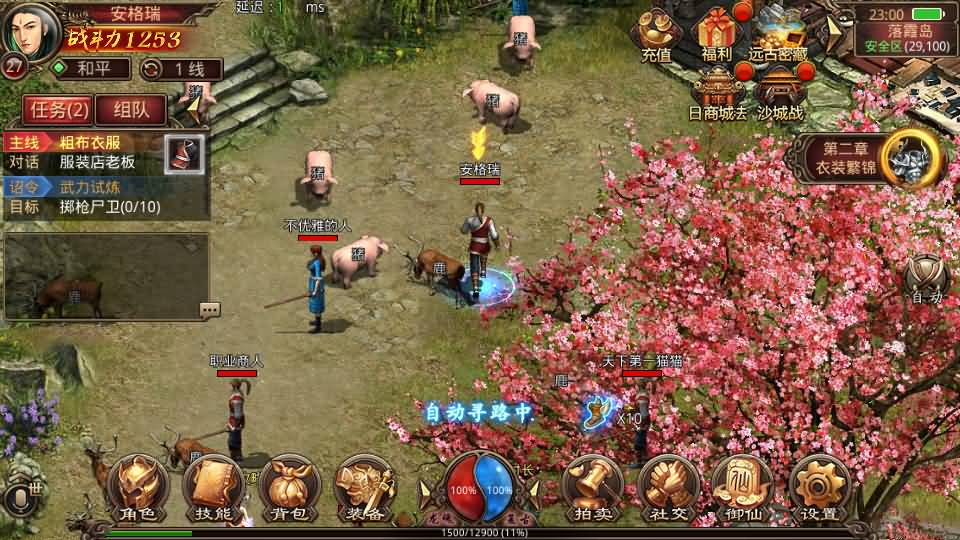Open the 社交 social menu
This screenshot has height=540, width=960.
coord(668,489)
